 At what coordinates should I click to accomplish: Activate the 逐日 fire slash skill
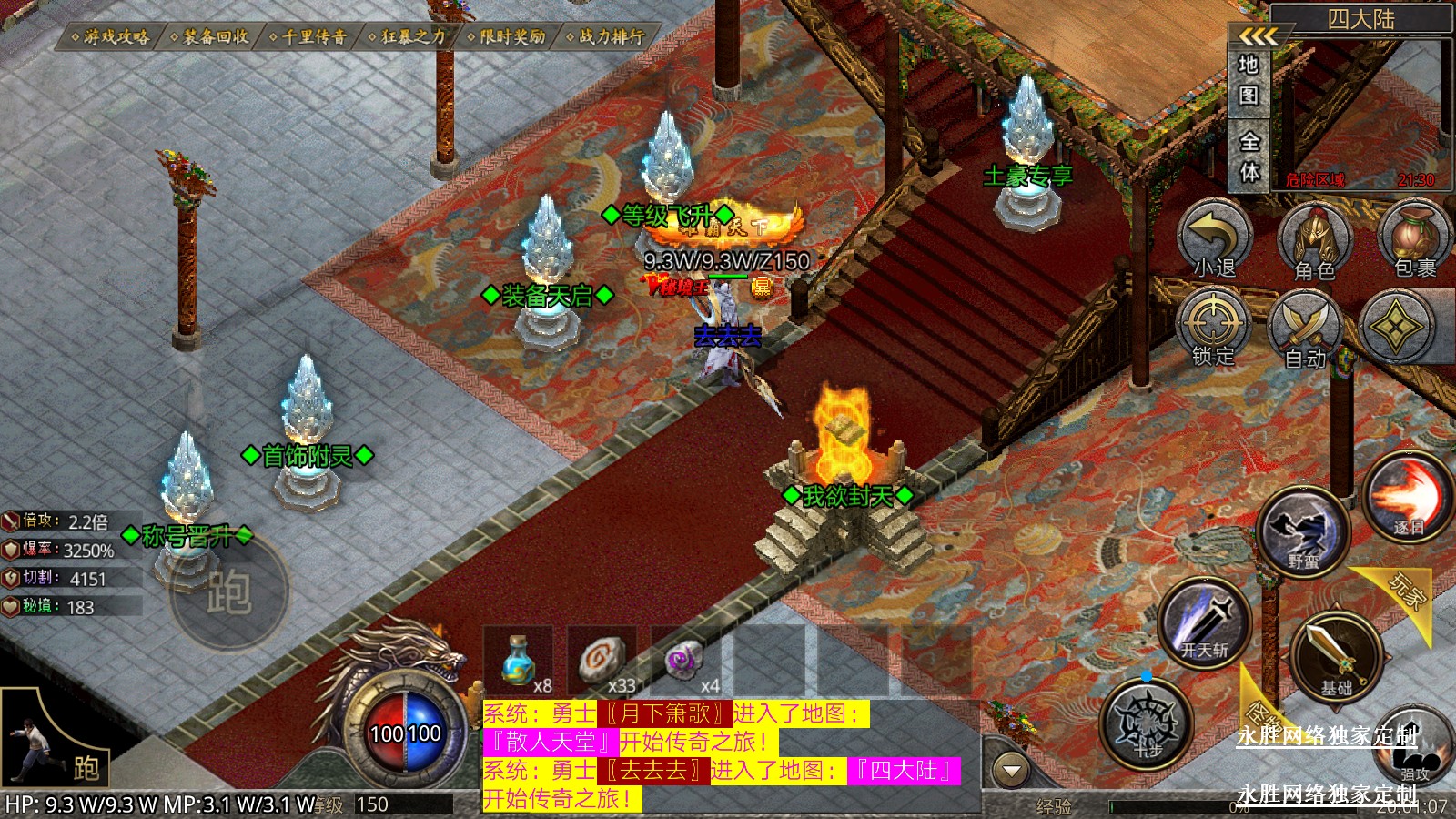pos(1407,498)
